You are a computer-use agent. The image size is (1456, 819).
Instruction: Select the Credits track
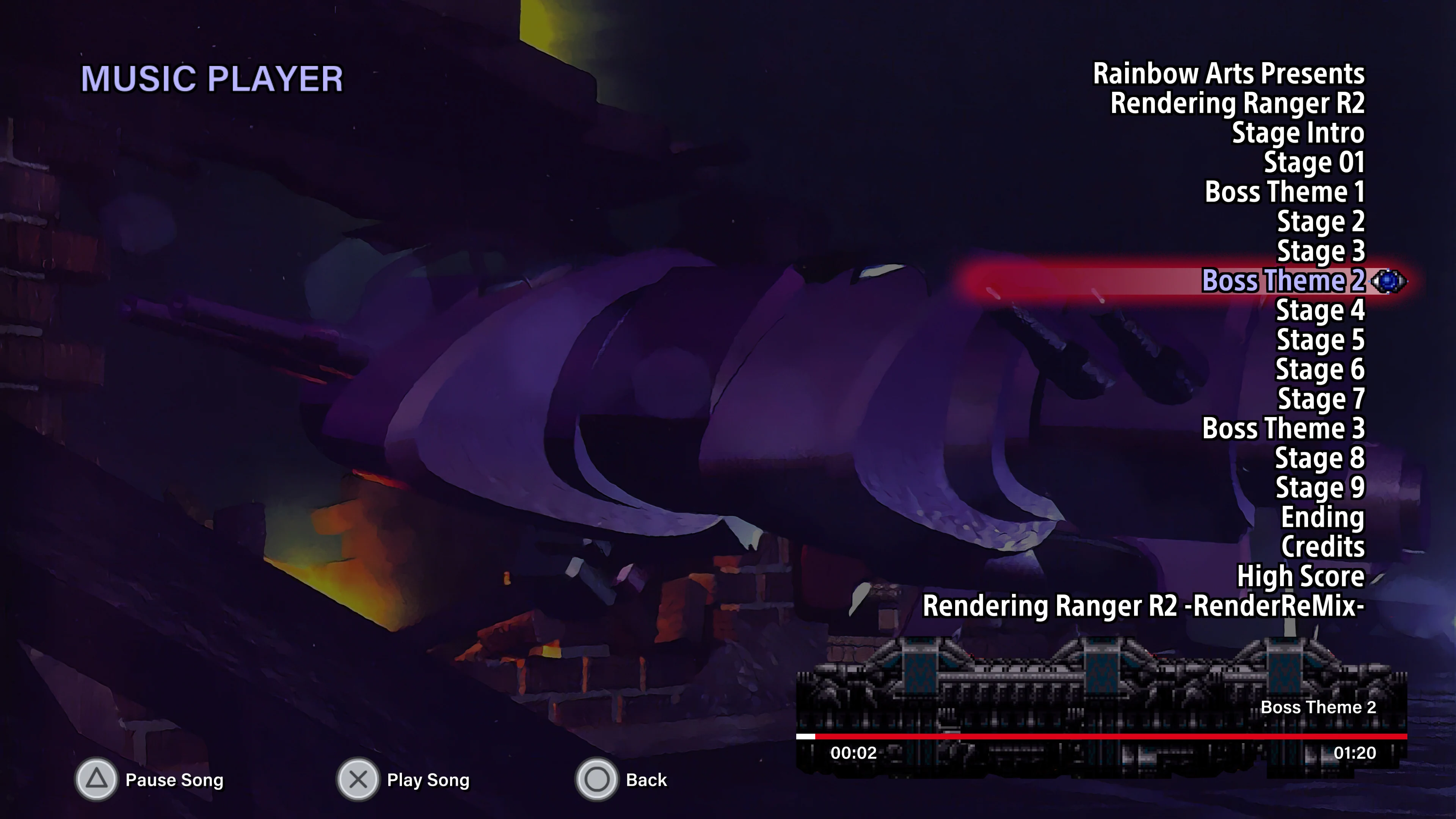[x=1324, y=546]
